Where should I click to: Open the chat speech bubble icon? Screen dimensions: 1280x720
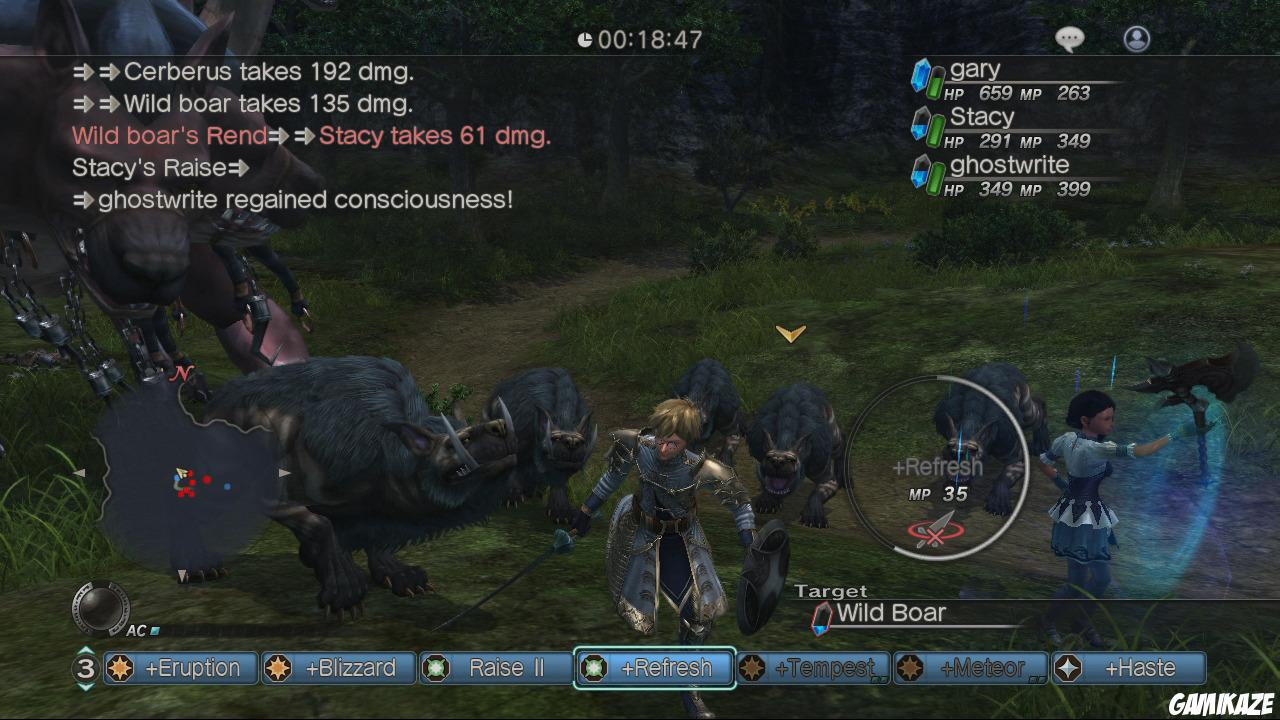1069,39
